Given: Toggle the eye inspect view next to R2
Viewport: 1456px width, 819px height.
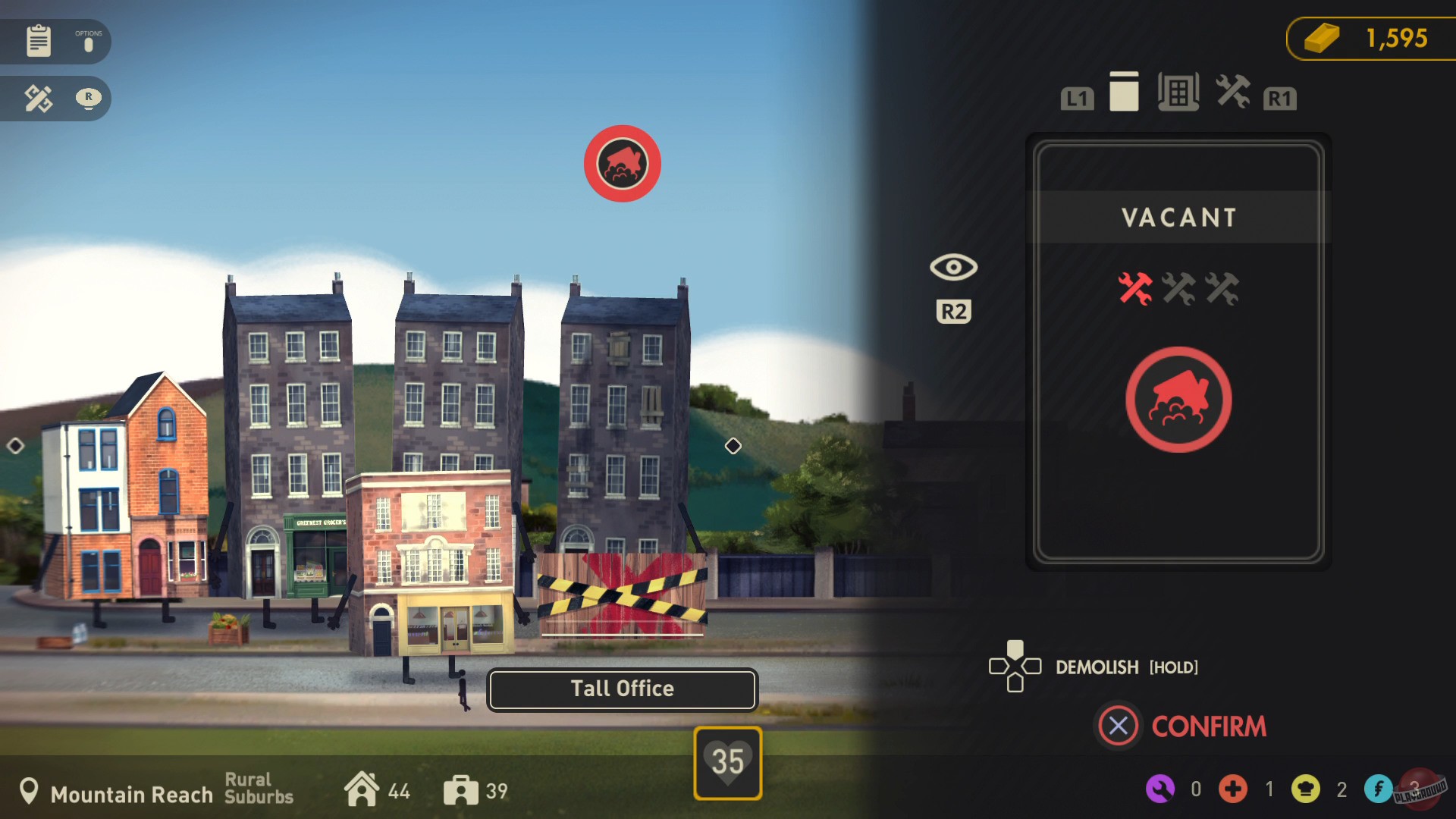Looking at the screenshot, I should pyautogui.click(x=952, y=267).
